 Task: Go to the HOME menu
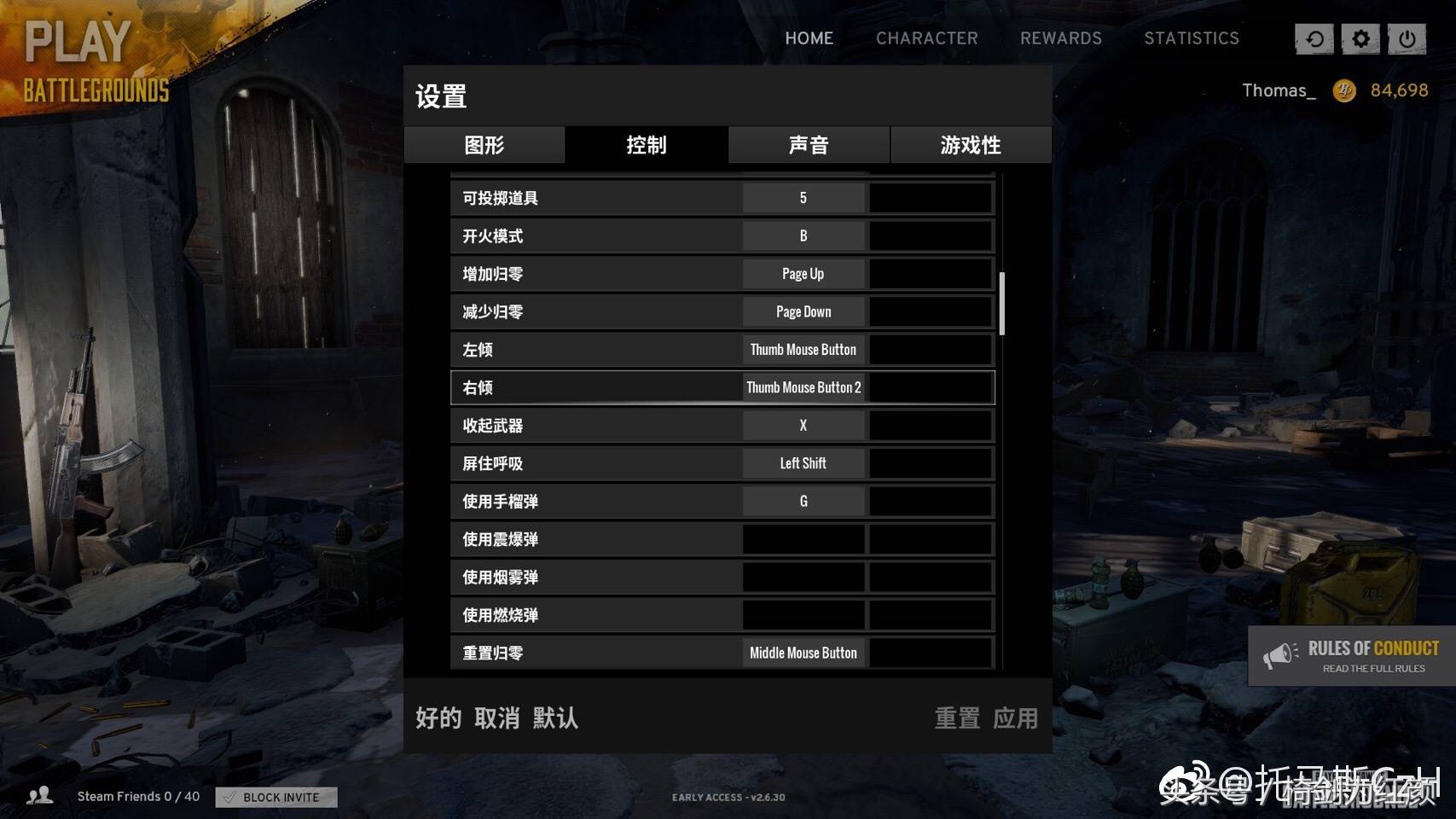pyautogui.click(x=809, y=38)
